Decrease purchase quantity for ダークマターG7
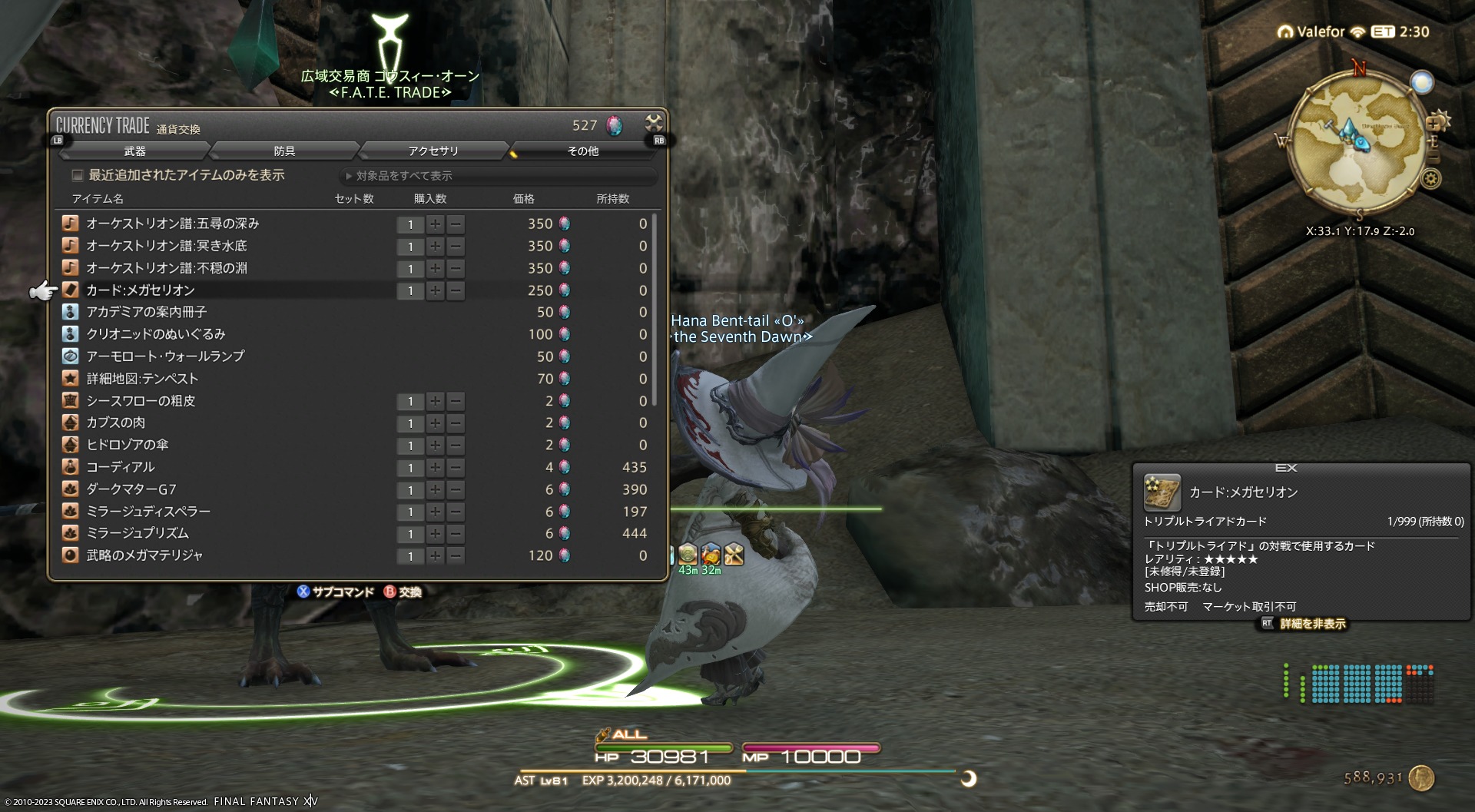 pos(456,489)
